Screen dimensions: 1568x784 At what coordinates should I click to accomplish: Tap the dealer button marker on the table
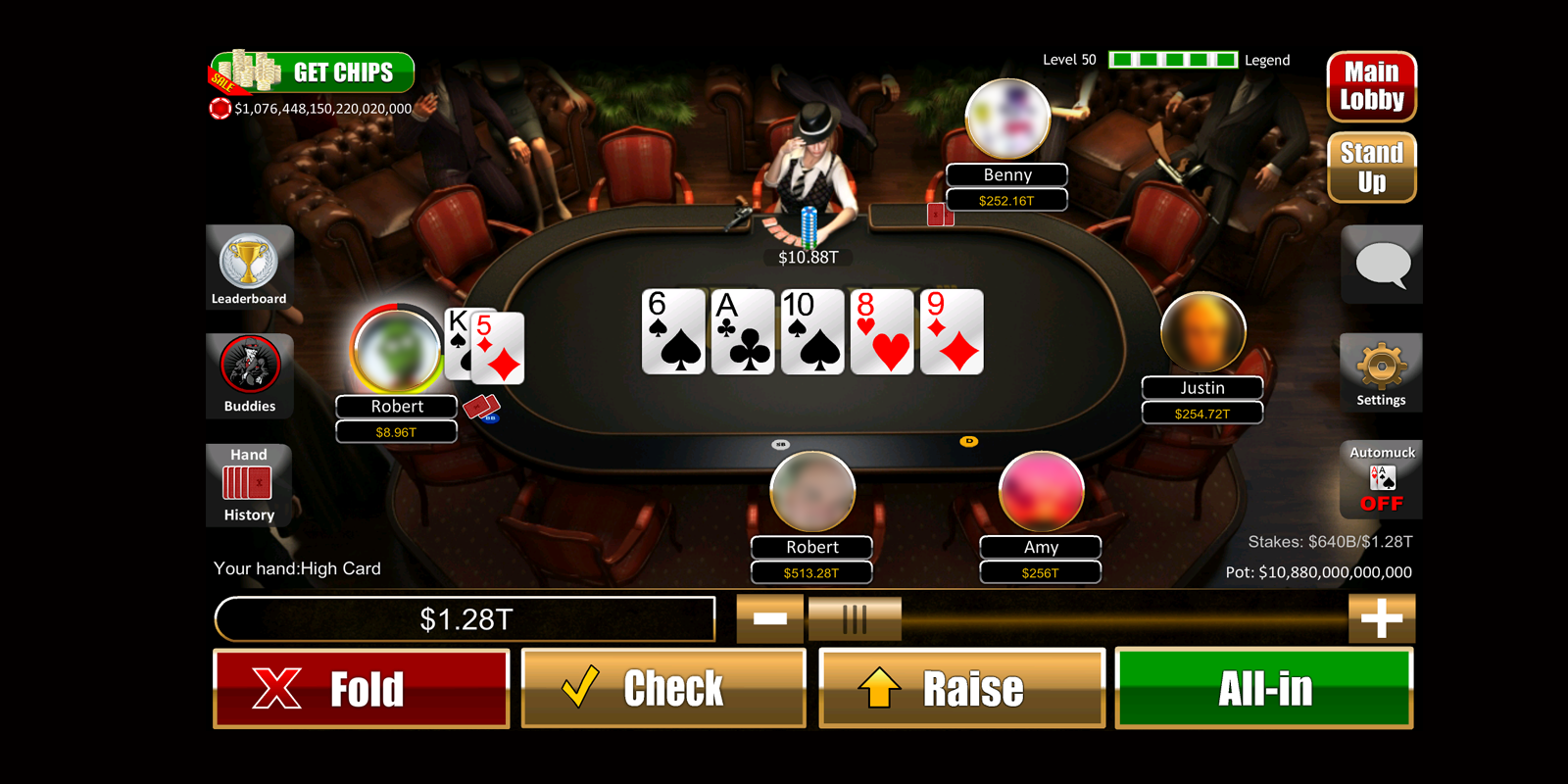point(969,443)
